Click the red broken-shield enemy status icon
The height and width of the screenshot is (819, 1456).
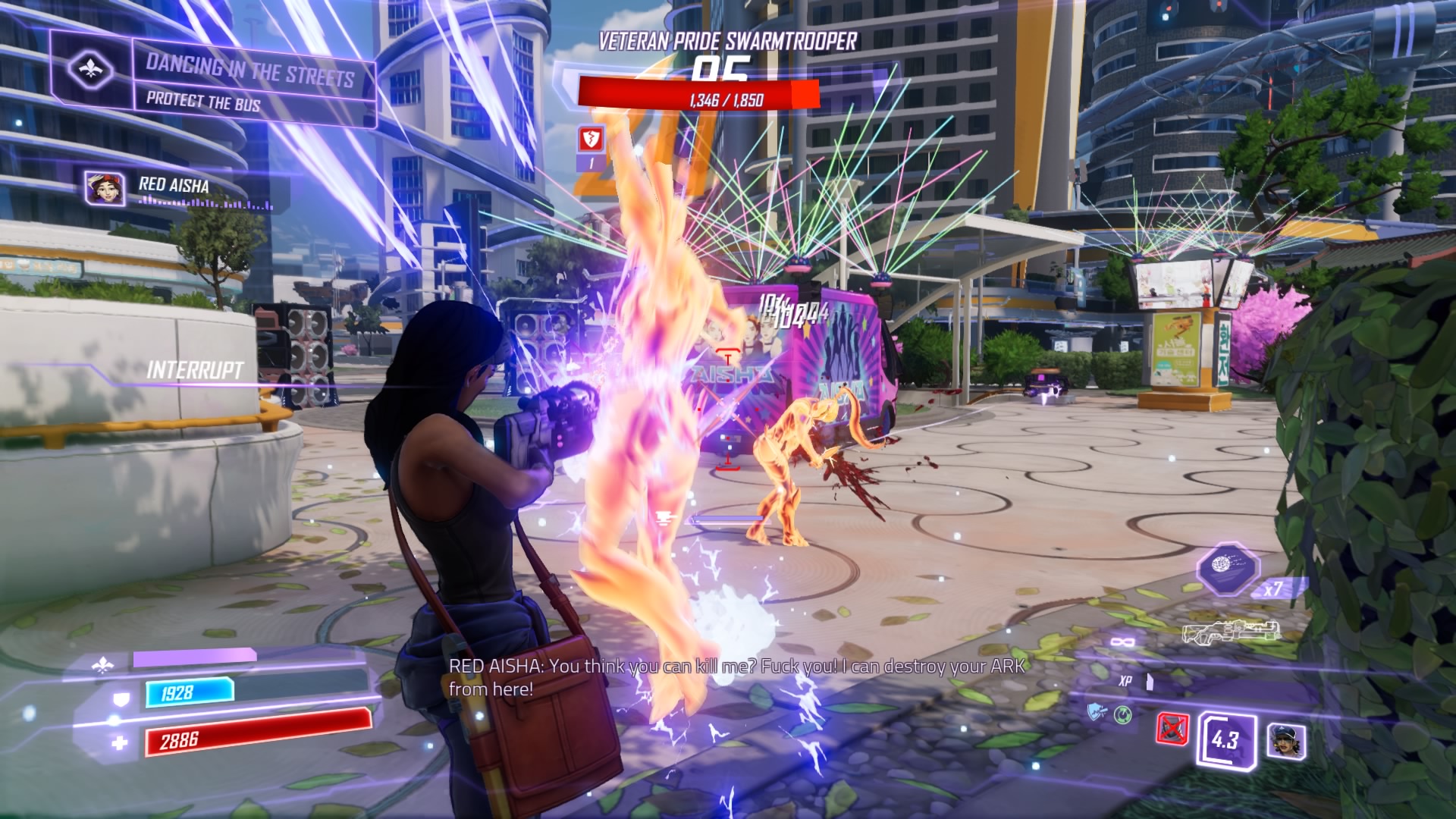point(591,139)
